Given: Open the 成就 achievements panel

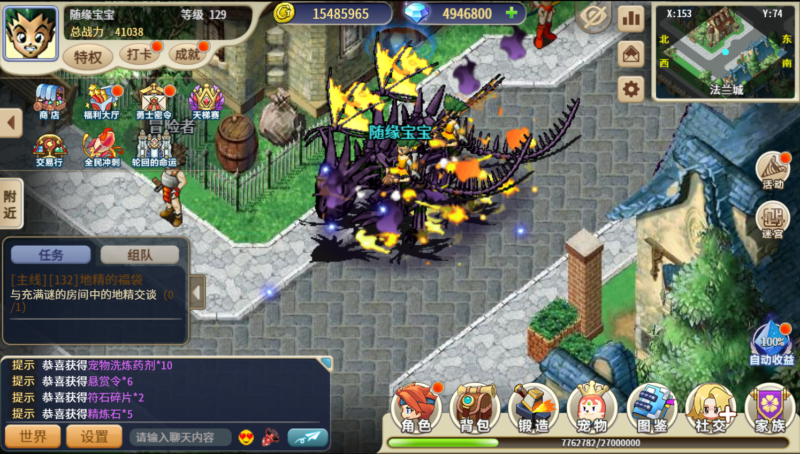Looking at the screenshot, I should pyautogui.click(x=188, y=55).
